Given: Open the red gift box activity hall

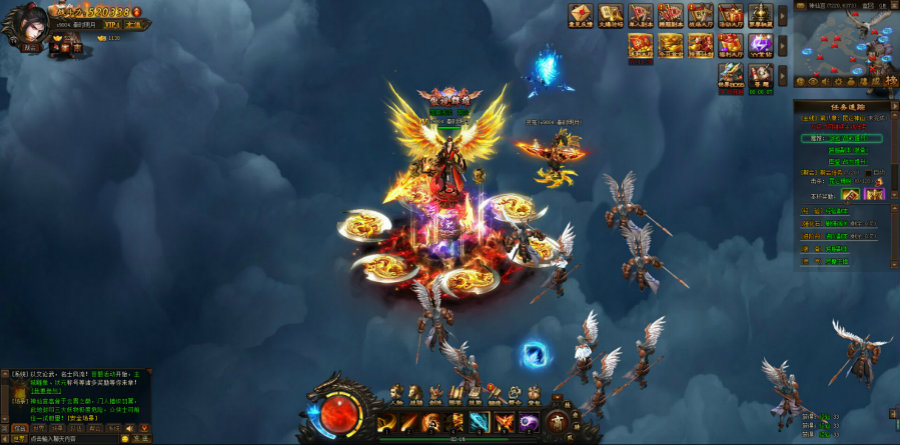Looking at the screenshot, I should click(x=731, y=16).
